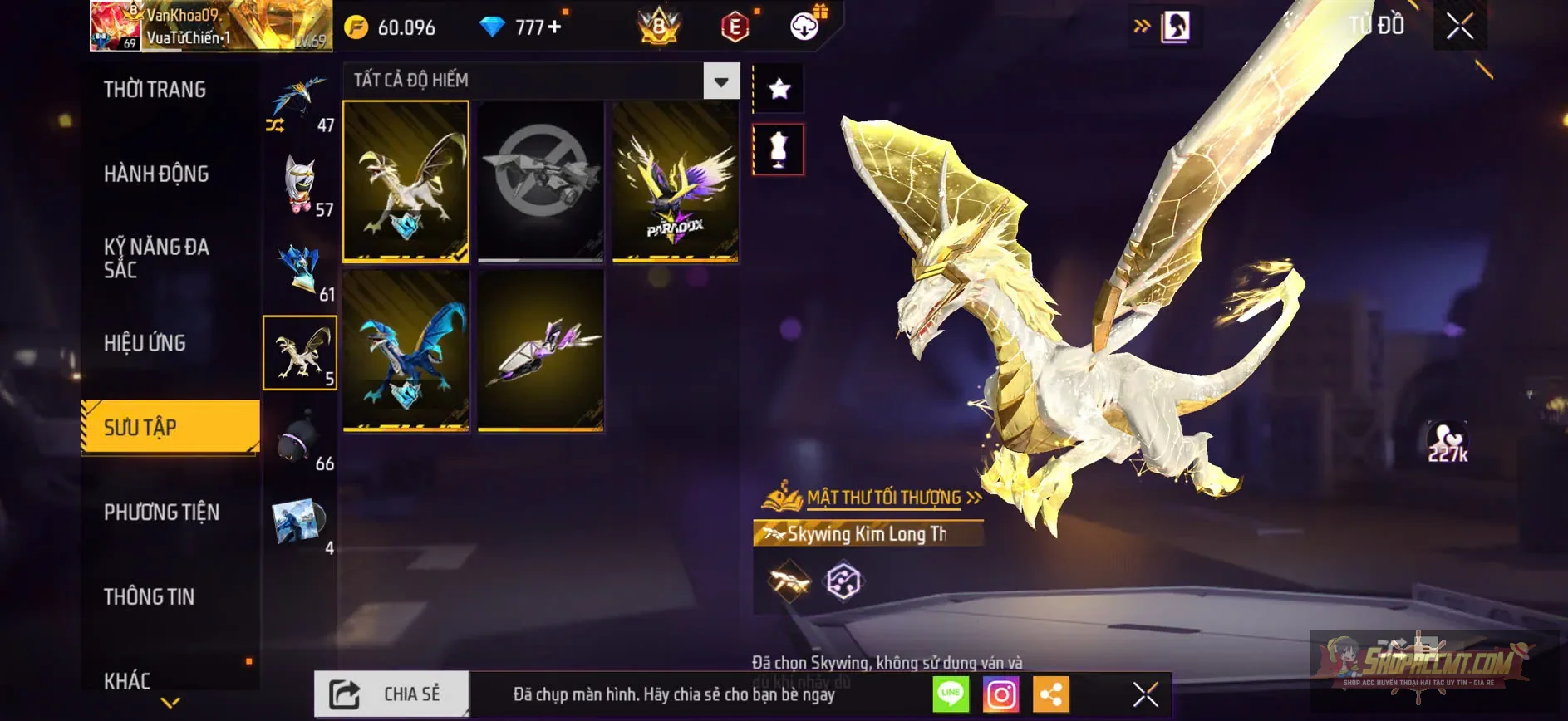Screen dimensions: 1568x721
Task: Select the Kỹ Năng Đa Sắc category
Action: click(x=156, y=258)
